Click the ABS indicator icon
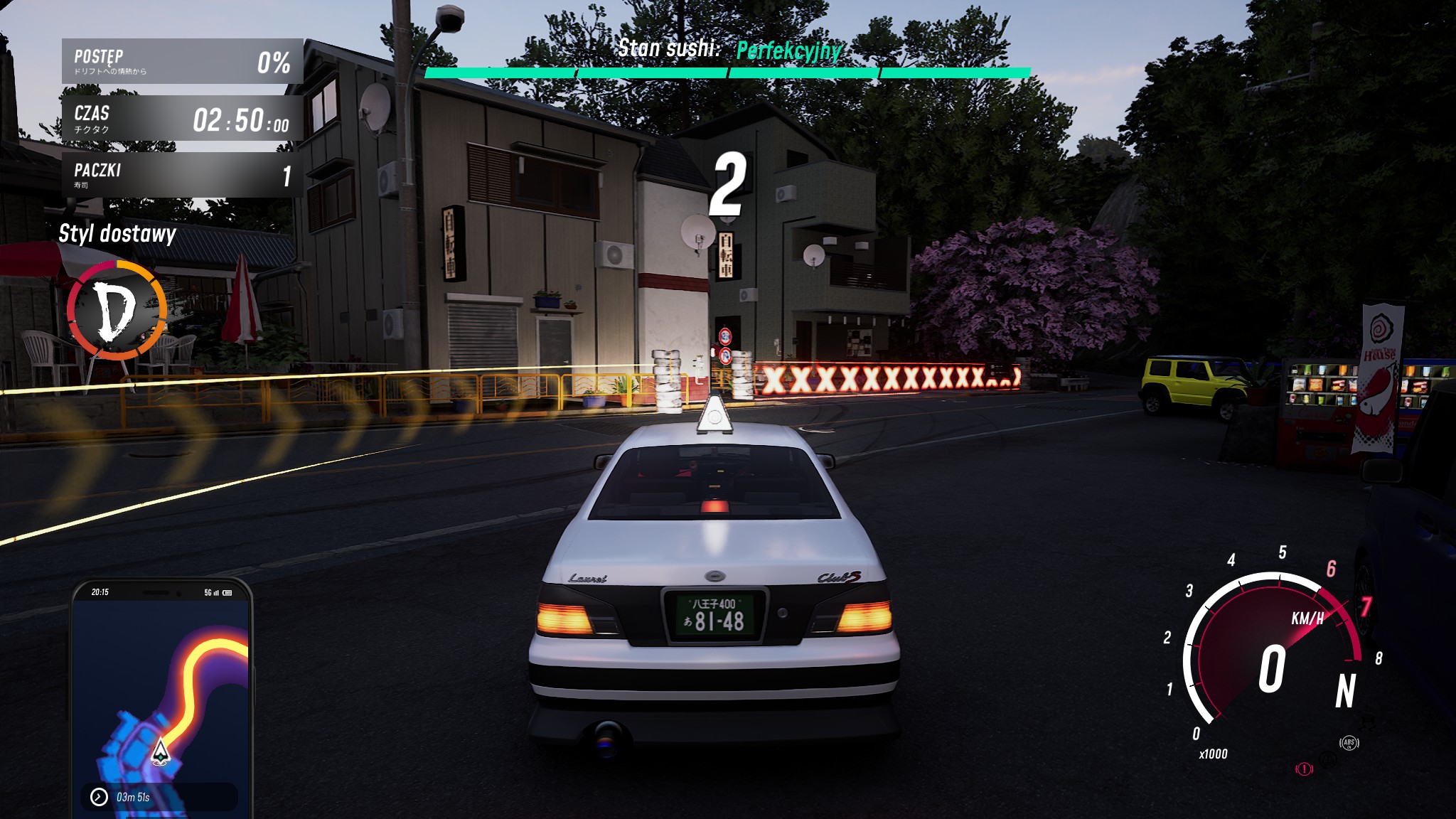The width and height of the screenshot is (1456, 819). click(x=1349, y=743)
